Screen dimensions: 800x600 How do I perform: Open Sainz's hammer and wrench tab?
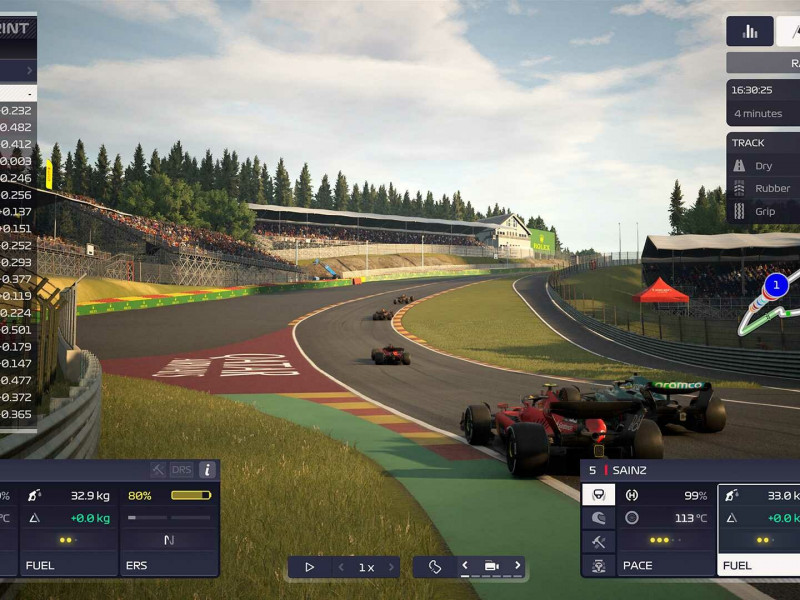[x=598, y=542]
